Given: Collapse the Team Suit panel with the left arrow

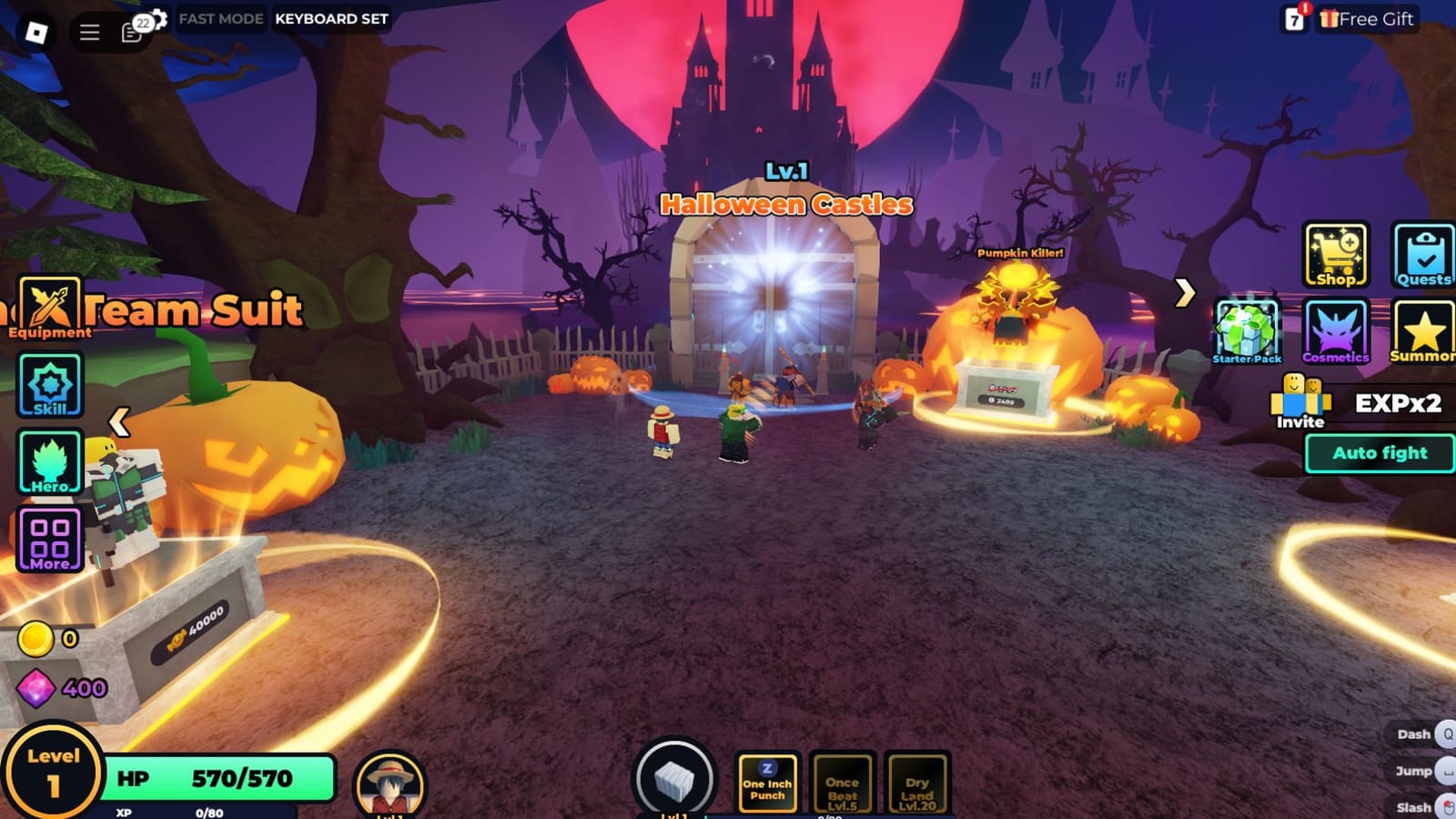Looking at the screenshot, I should [118, 420].
